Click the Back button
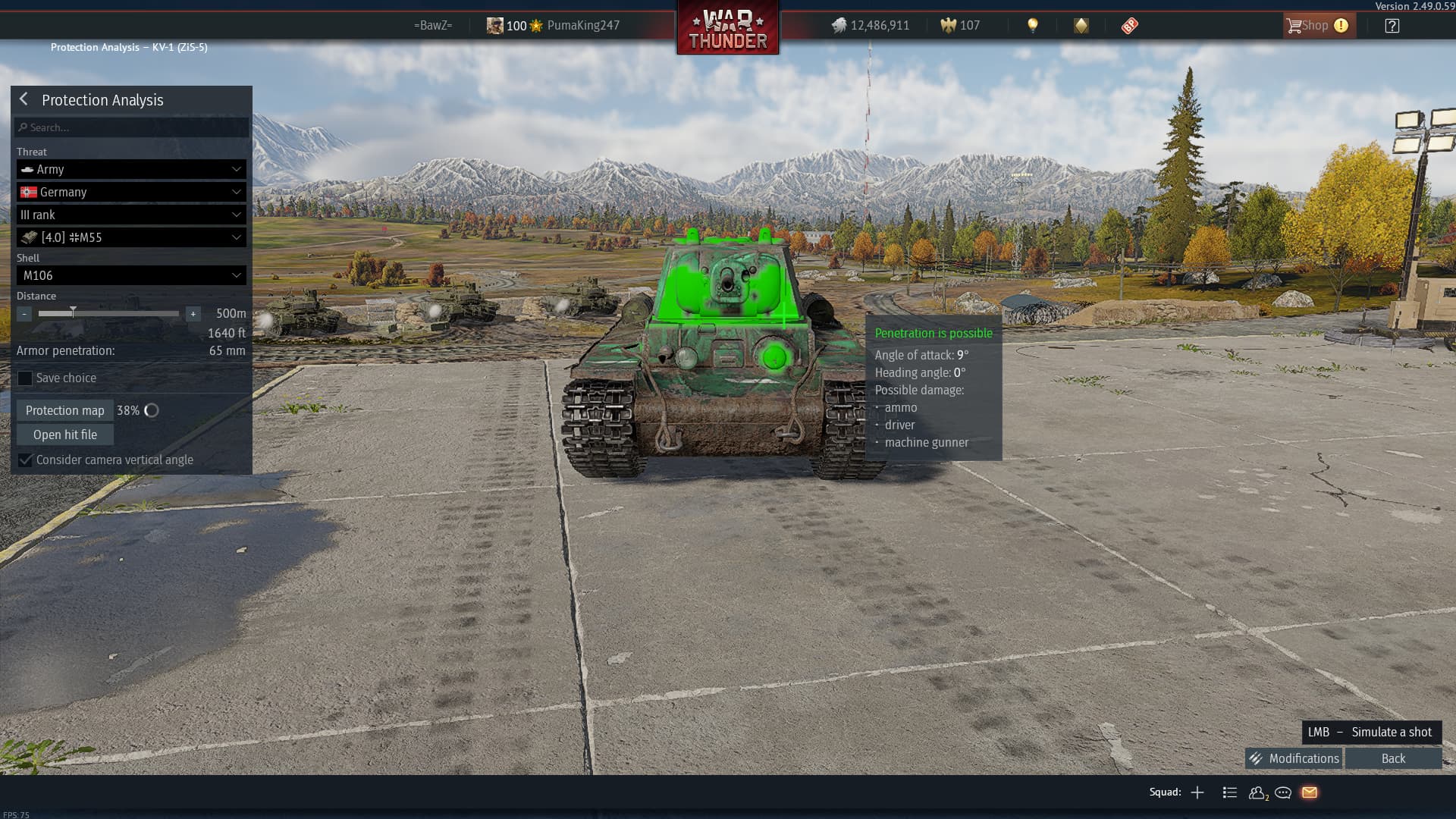This screenshot has width=1456, height=819. (1393, 758)
